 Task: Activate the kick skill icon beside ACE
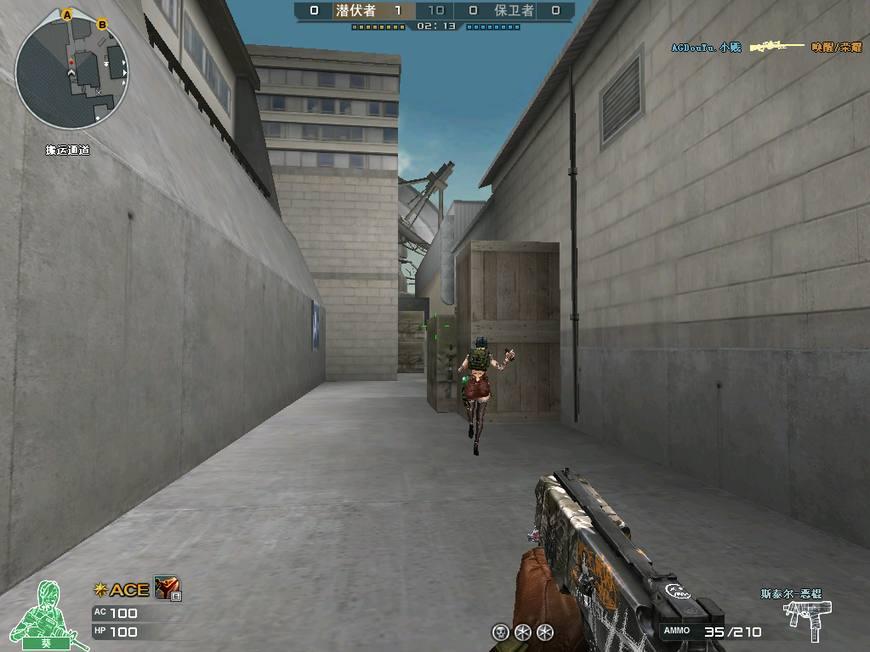[x=166, y=589]
